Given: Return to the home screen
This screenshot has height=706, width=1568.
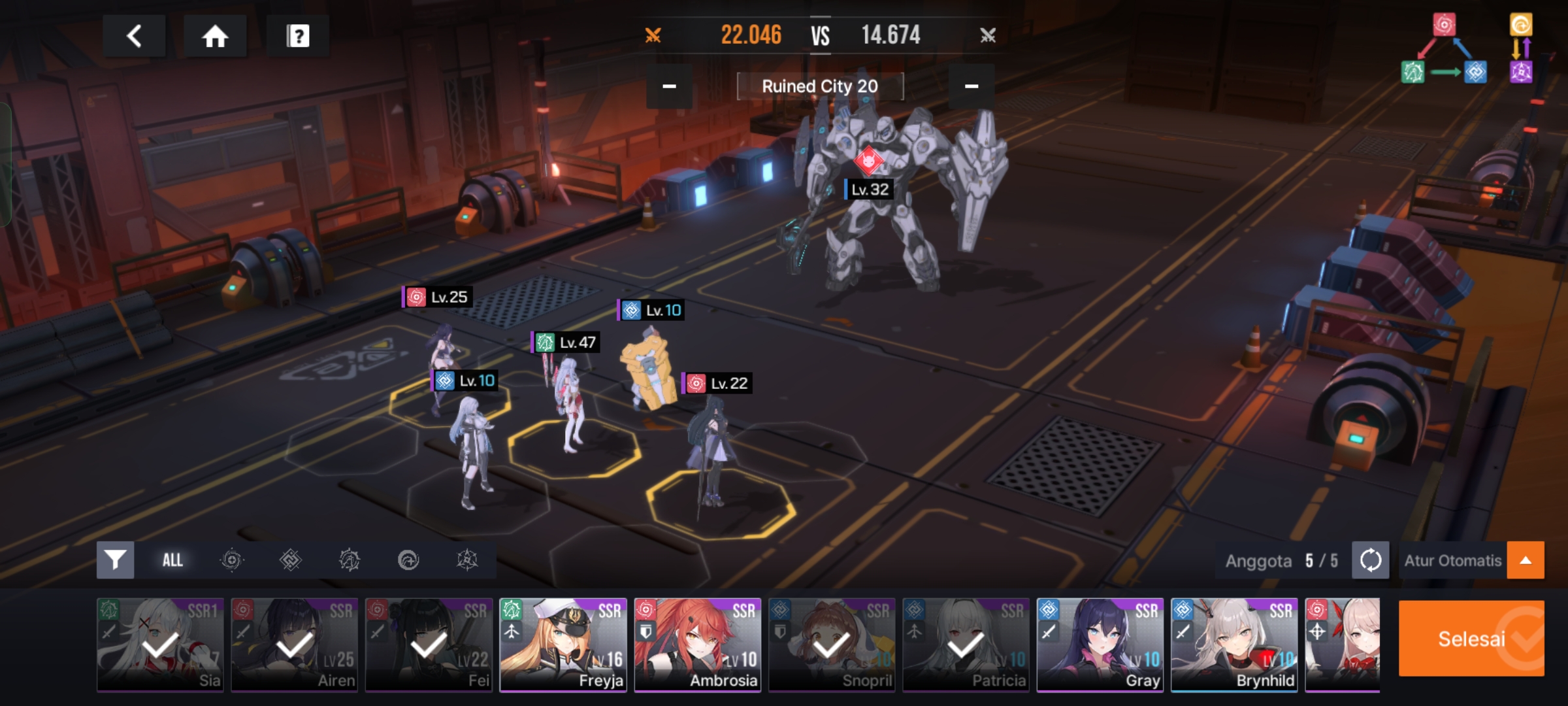Looking at the screenshot, I should [215, 36].
